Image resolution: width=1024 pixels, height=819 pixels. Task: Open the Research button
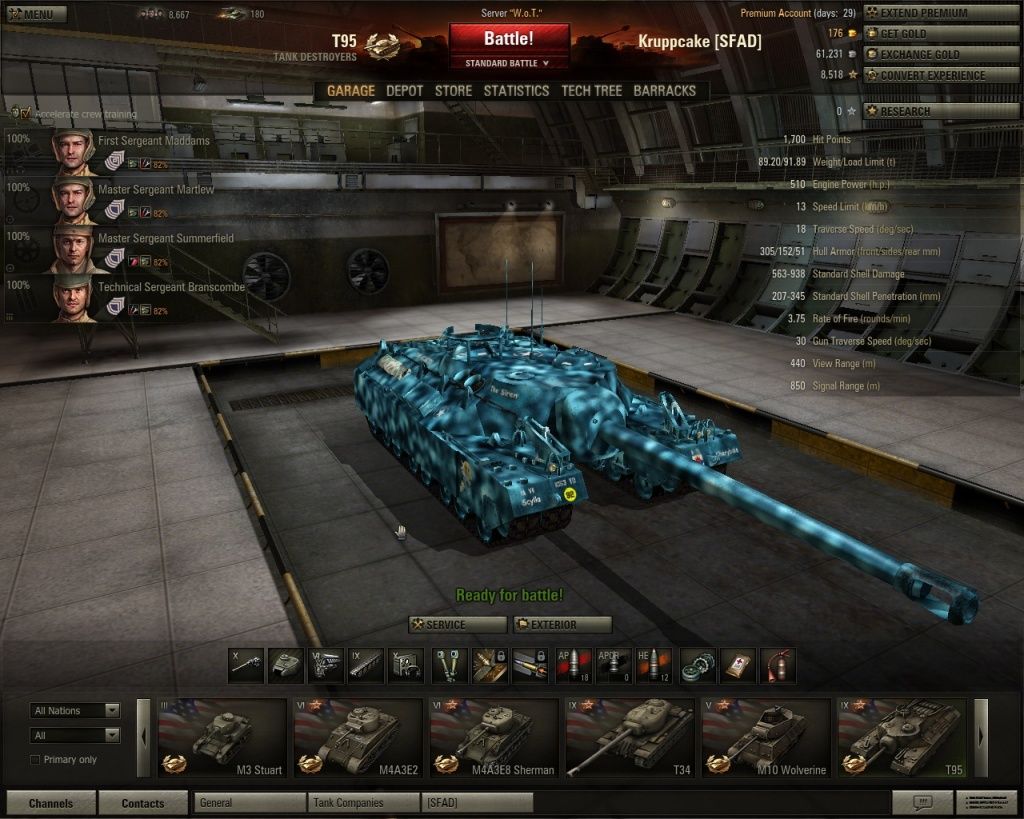click(941, 111)
